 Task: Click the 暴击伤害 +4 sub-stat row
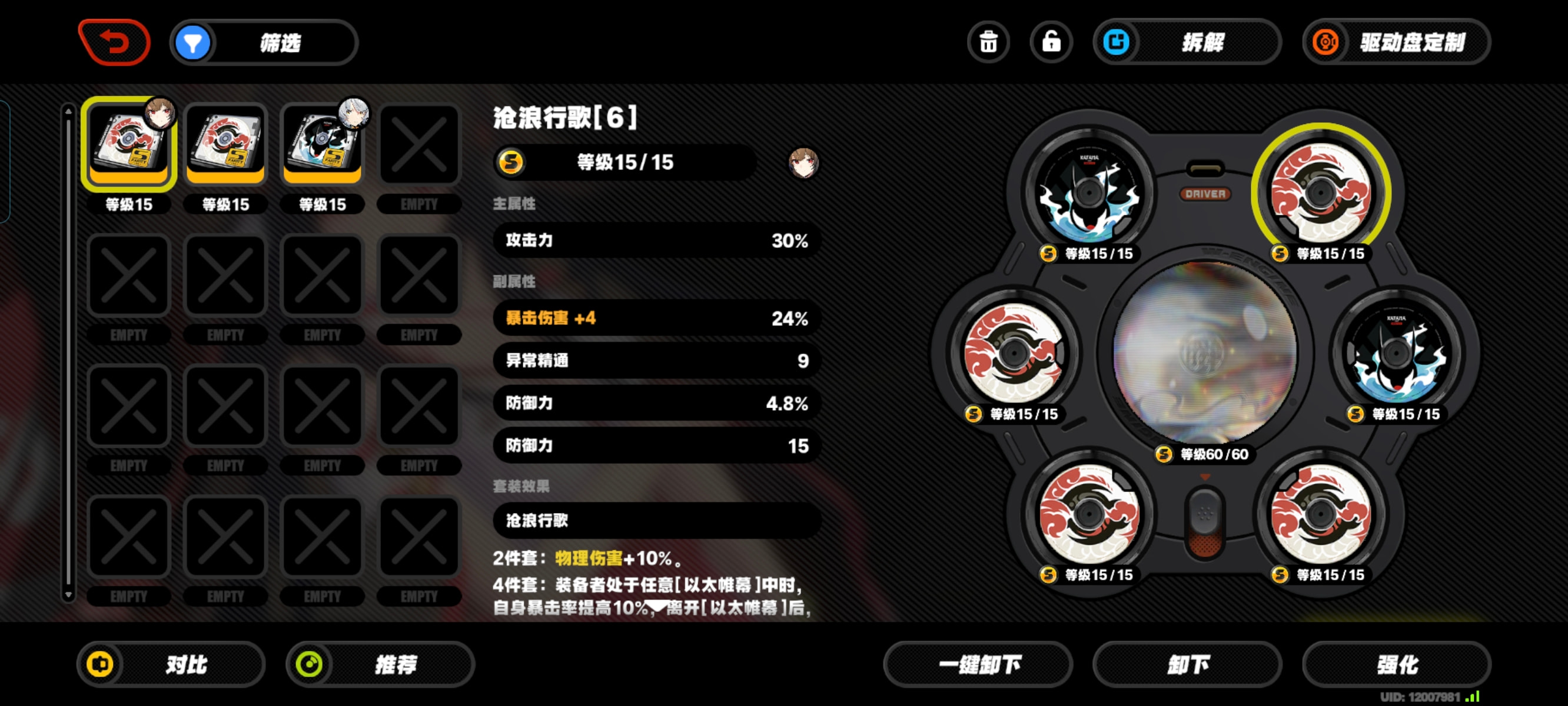click(656, 318)
